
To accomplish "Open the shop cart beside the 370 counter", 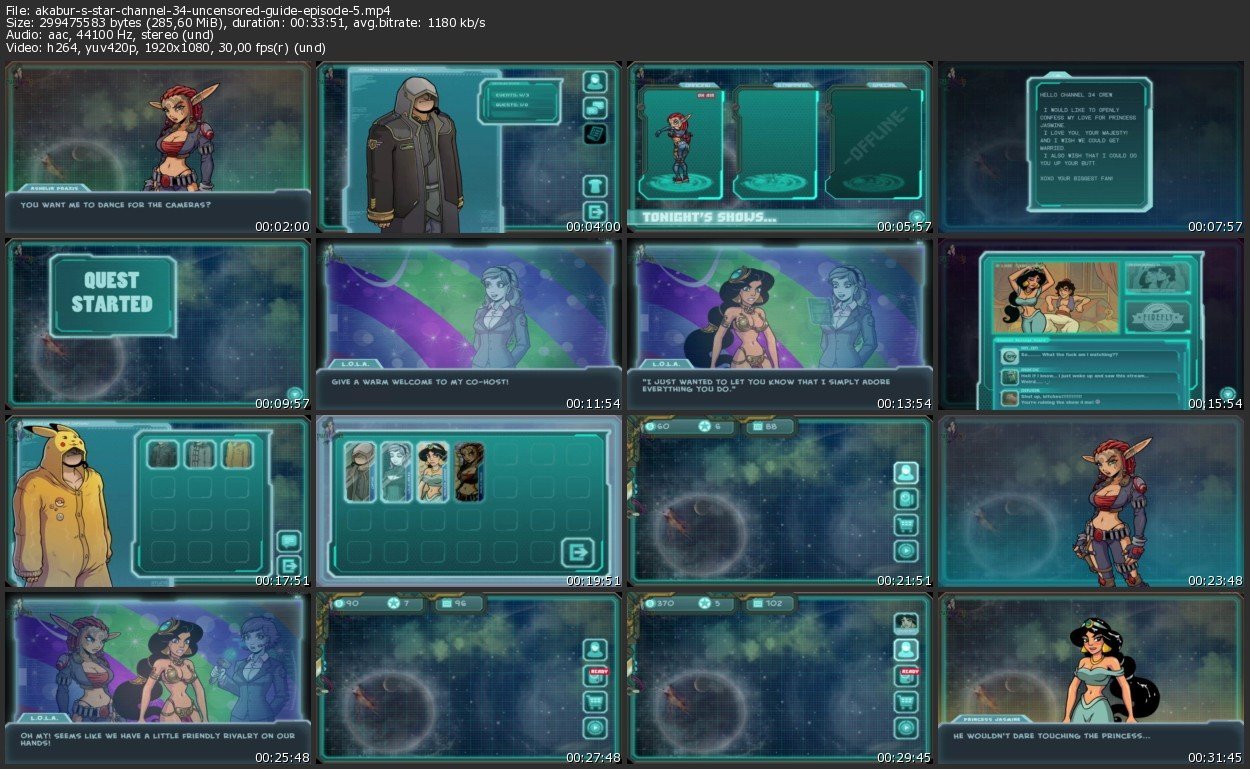I will pyautogui.click(x=907, y=702).
